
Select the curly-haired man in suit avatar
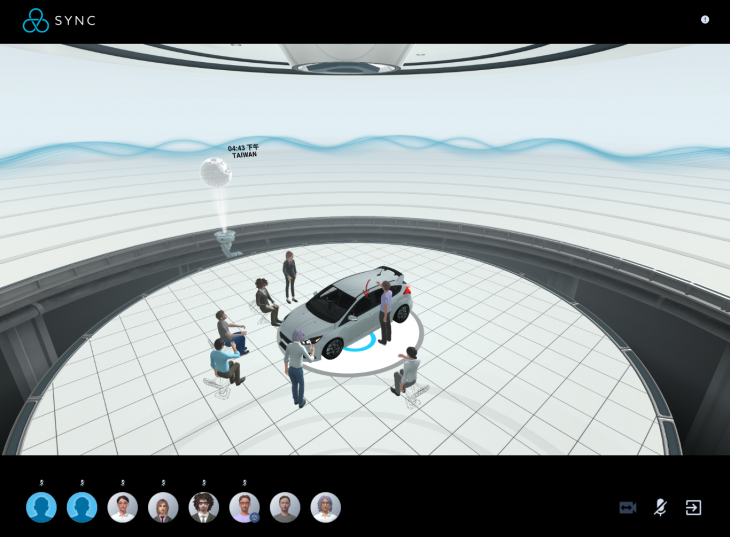(x=204, y=508)
